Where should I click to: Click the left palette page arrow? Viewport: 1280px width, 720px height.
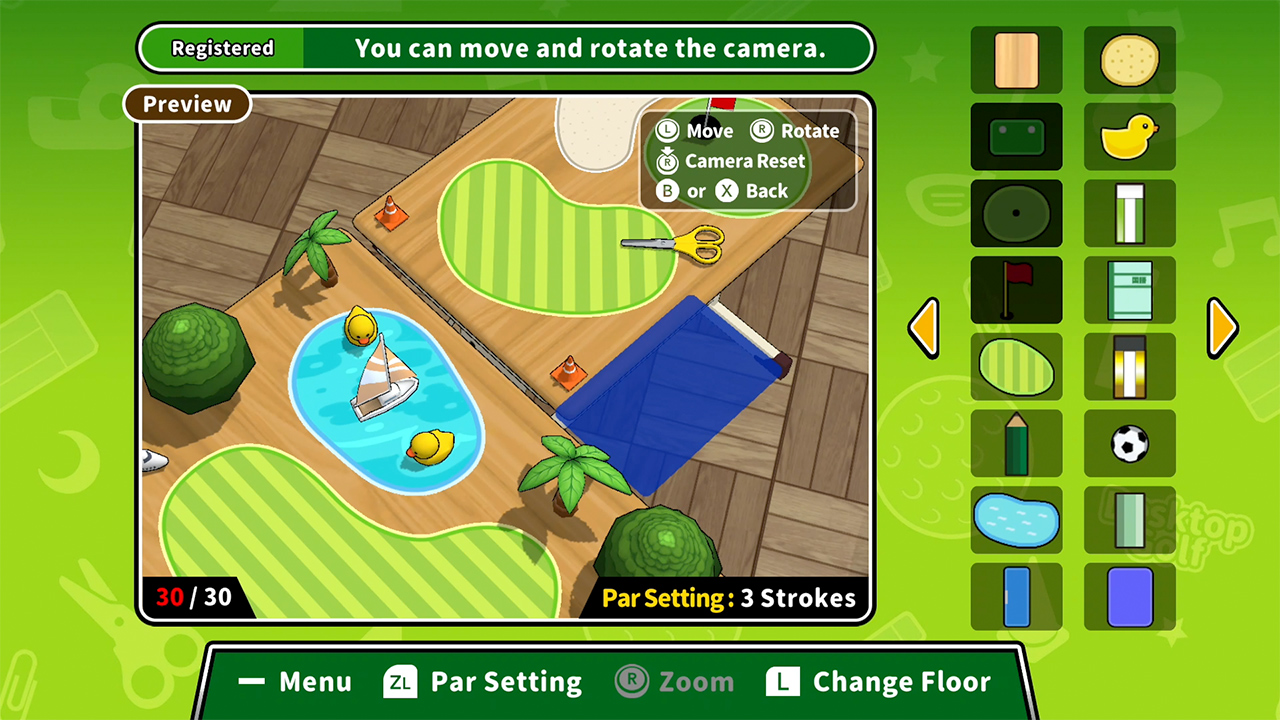pyautogui.click(x=924, y=328)
